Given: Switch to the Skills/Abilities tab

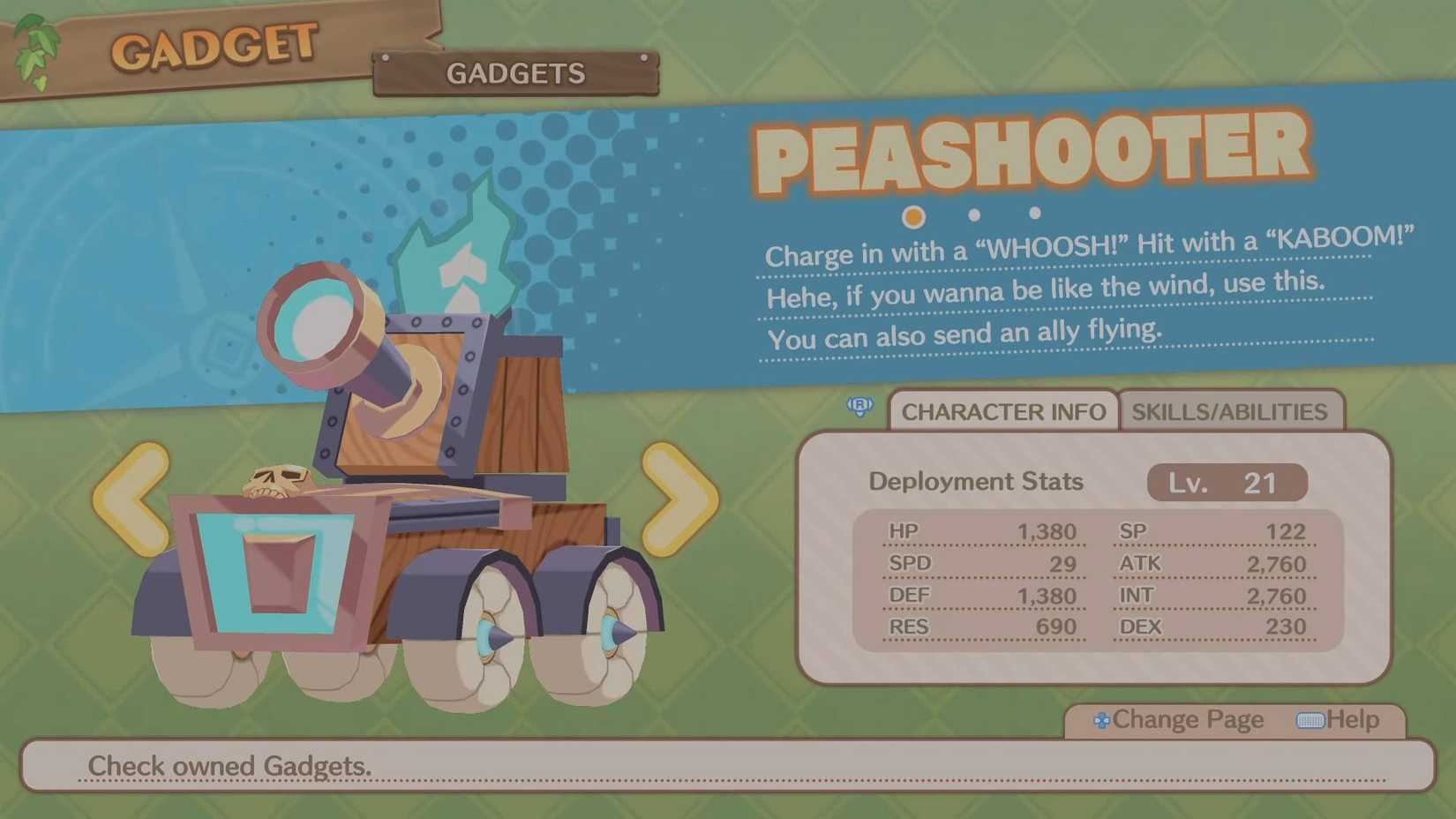Looking at the screenshot, I should [1230, 411].
